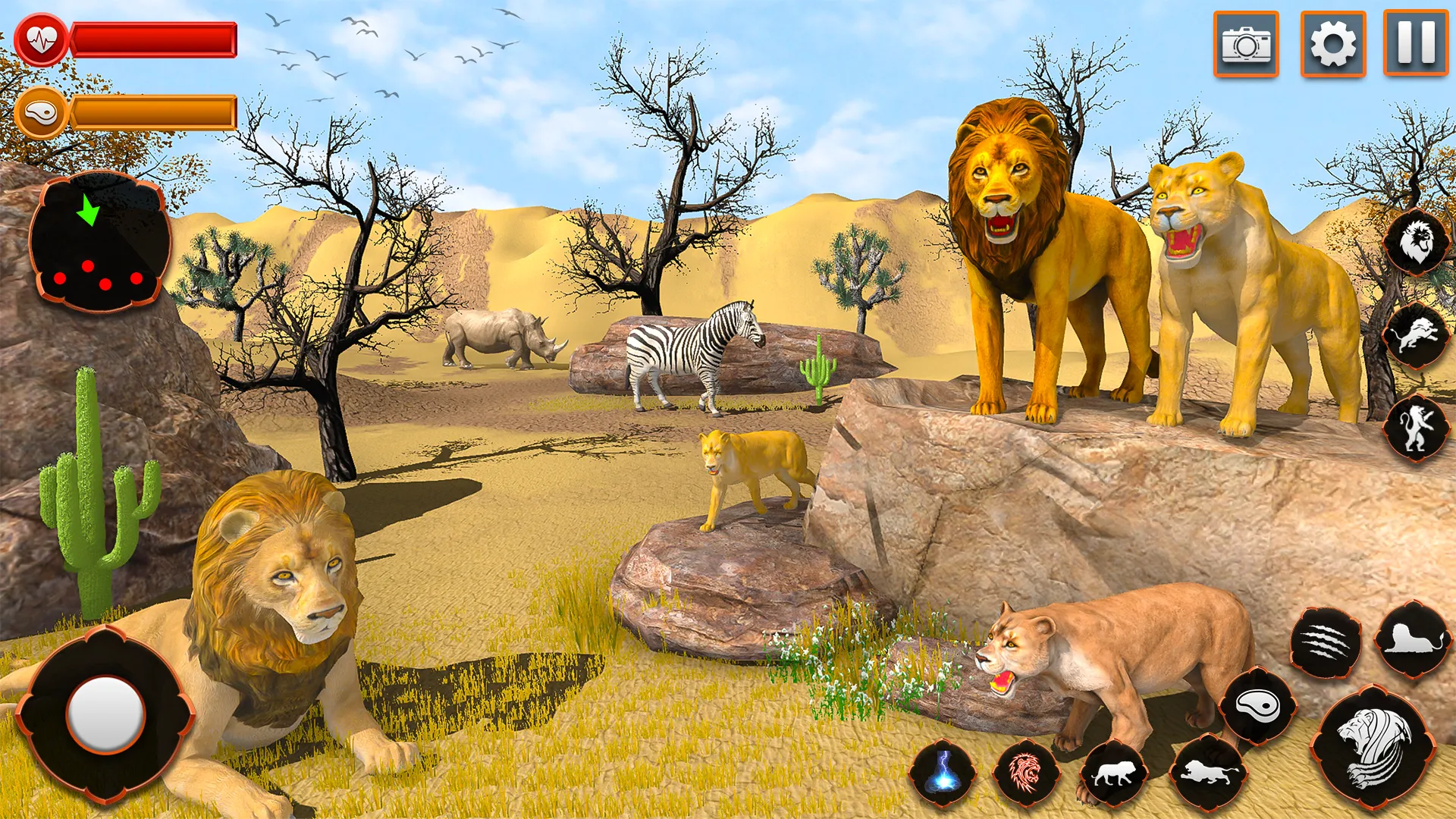The image size is (1456, 819).
Task: Use the rearing lion stance ability
Action: [x=1416, y=428]
